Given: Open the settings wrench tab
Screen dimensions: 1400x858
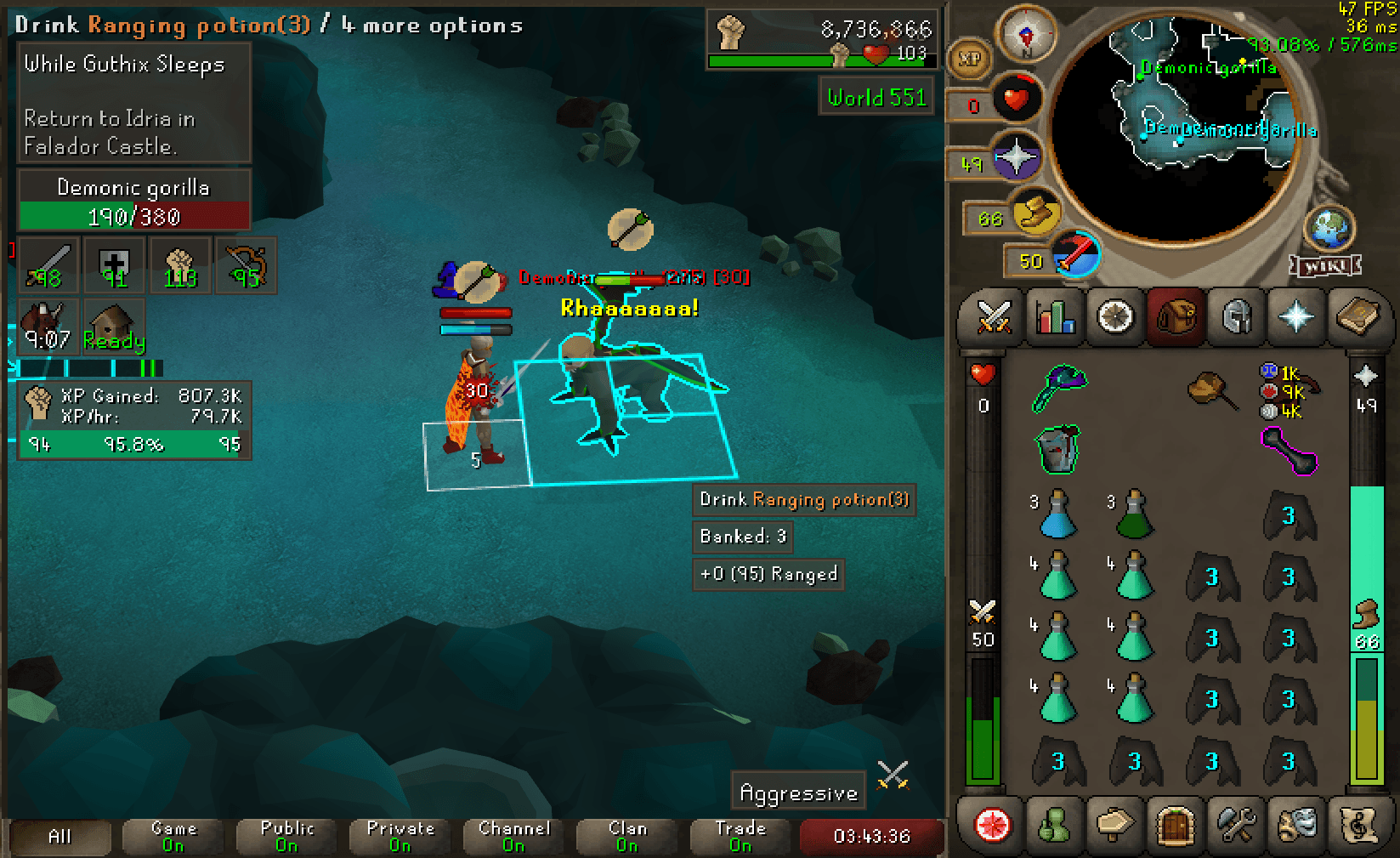Looking at the screenshot, I should [1235, 827].
